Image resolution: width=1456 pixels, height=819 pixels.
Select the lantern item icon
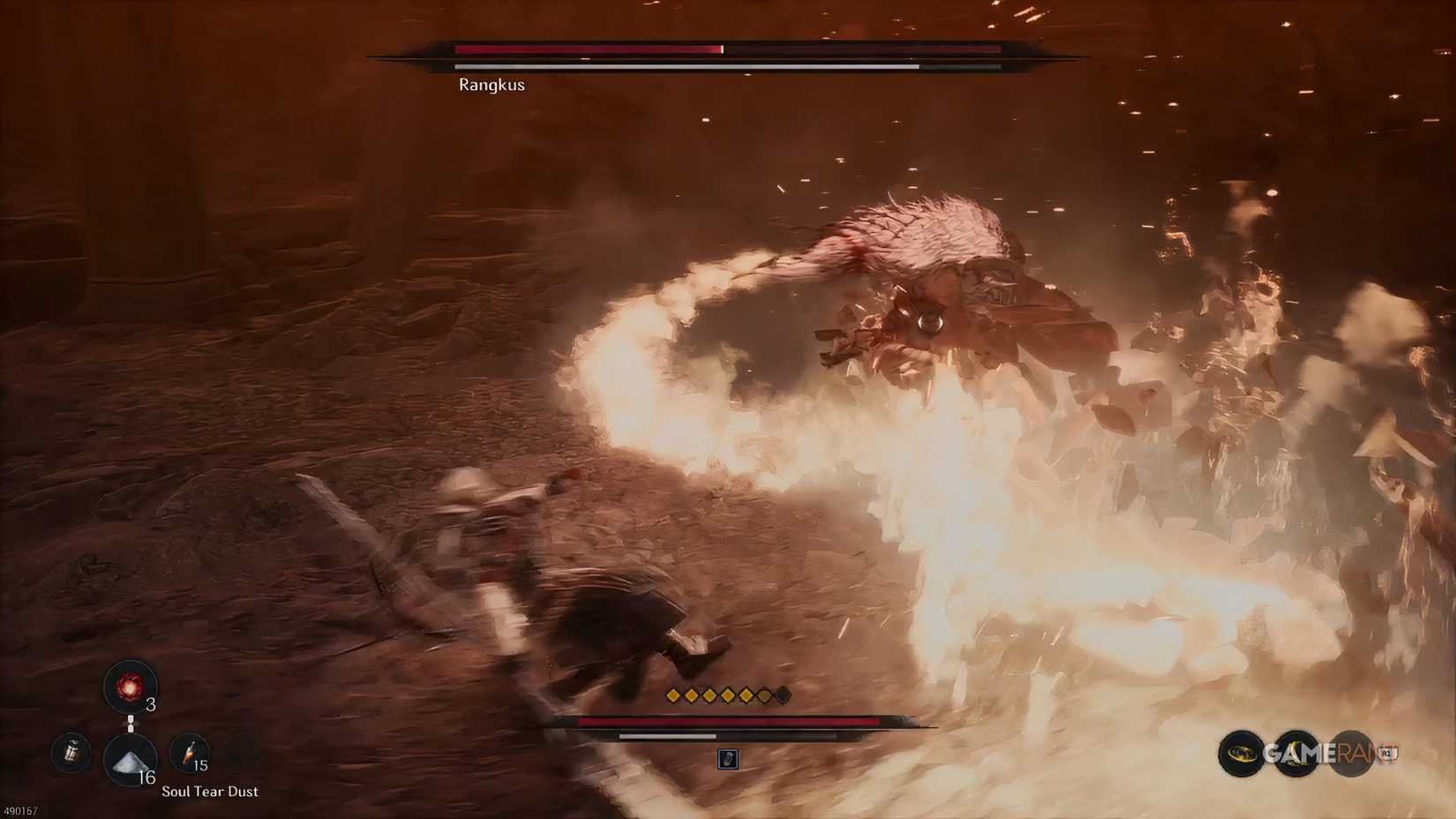pos(71,752)
